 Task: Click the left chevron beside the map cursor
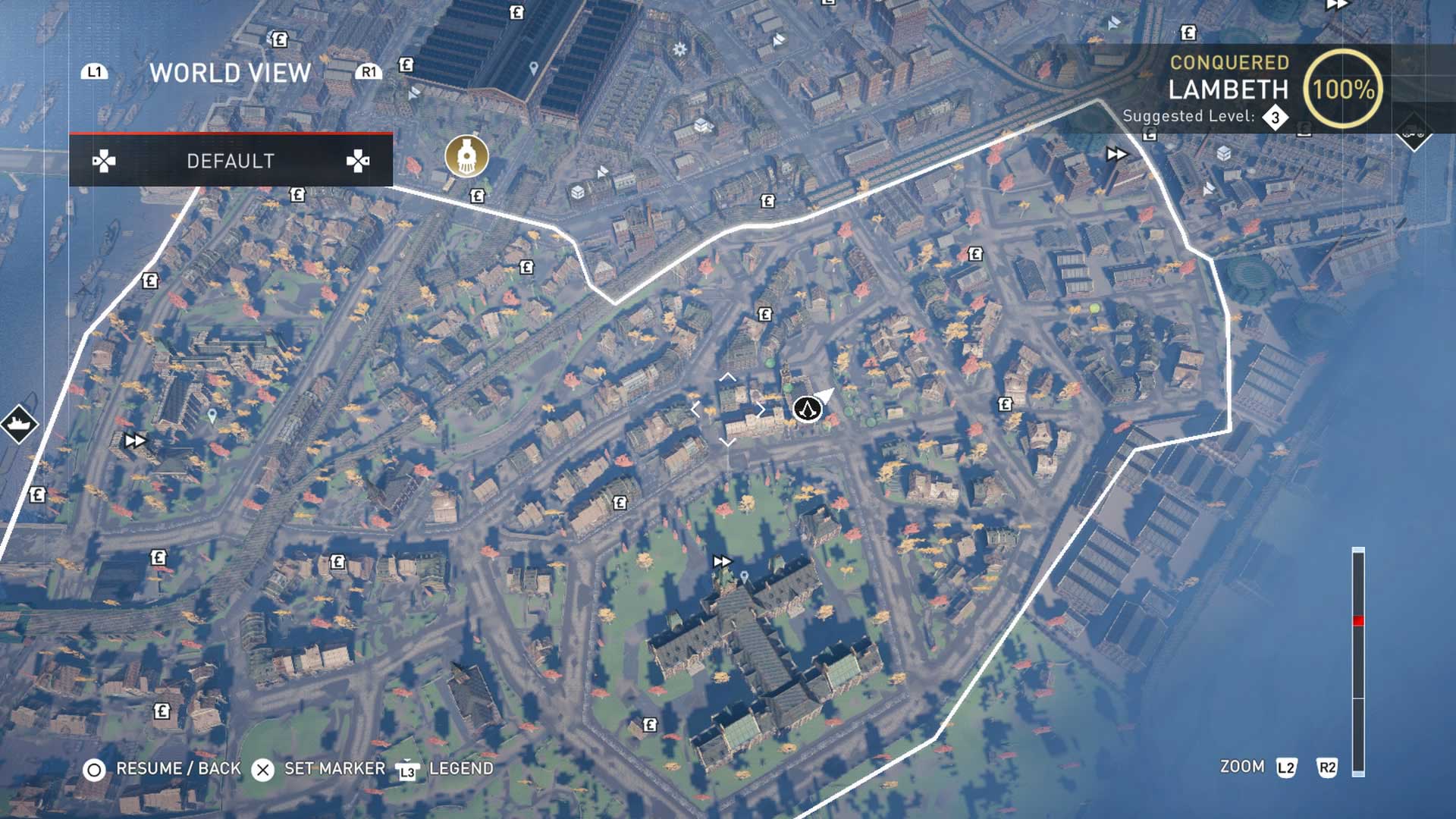click(695, 409)
